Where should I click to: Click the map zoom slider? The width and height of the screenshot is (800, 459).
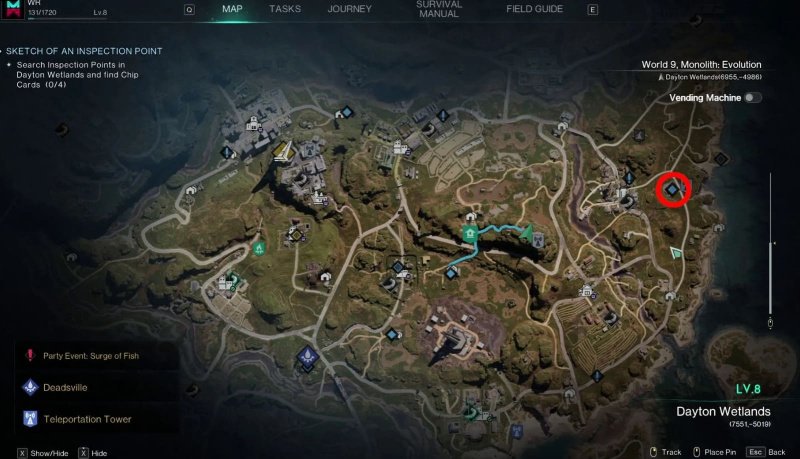tap(769, 250)
